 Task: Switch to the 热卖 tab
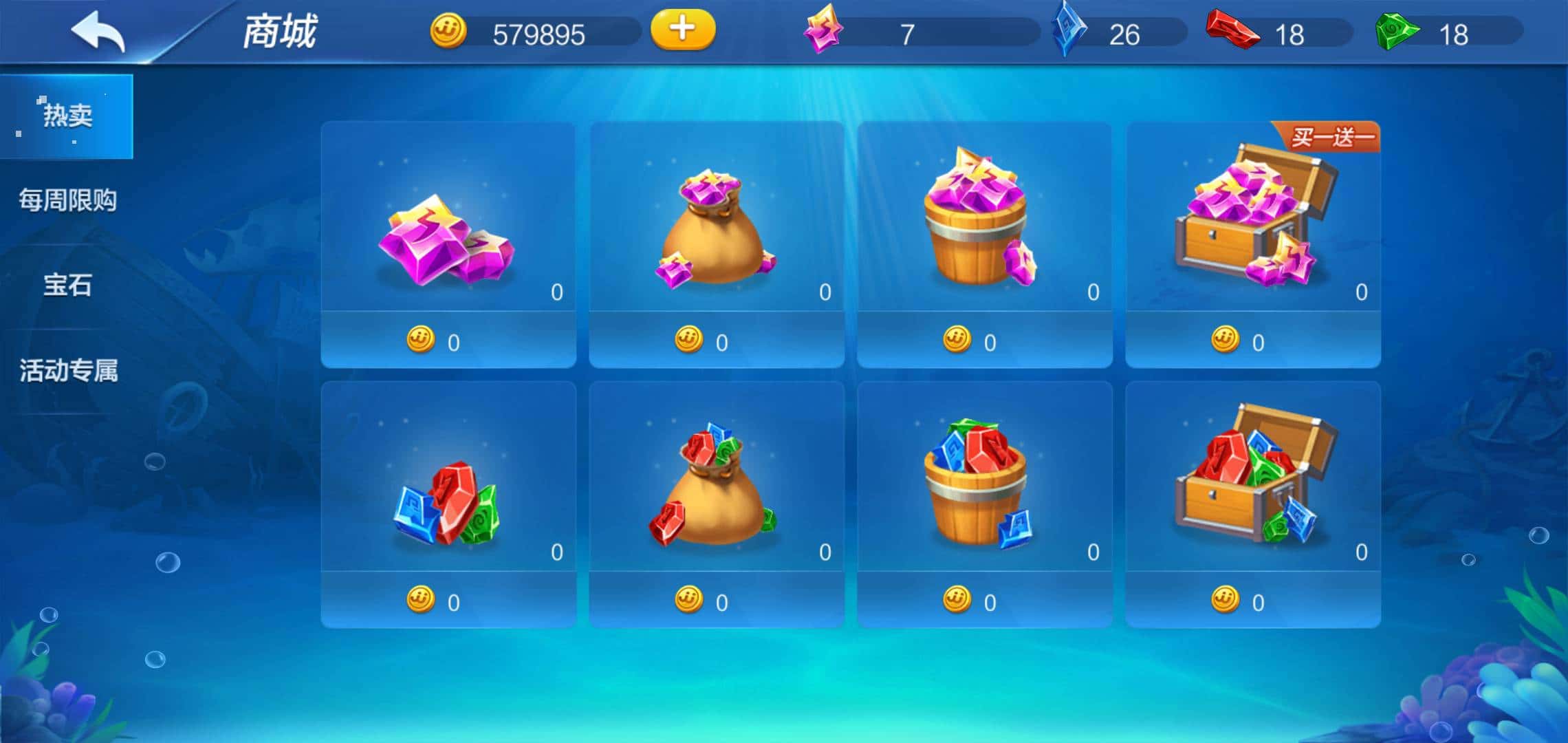67,116
